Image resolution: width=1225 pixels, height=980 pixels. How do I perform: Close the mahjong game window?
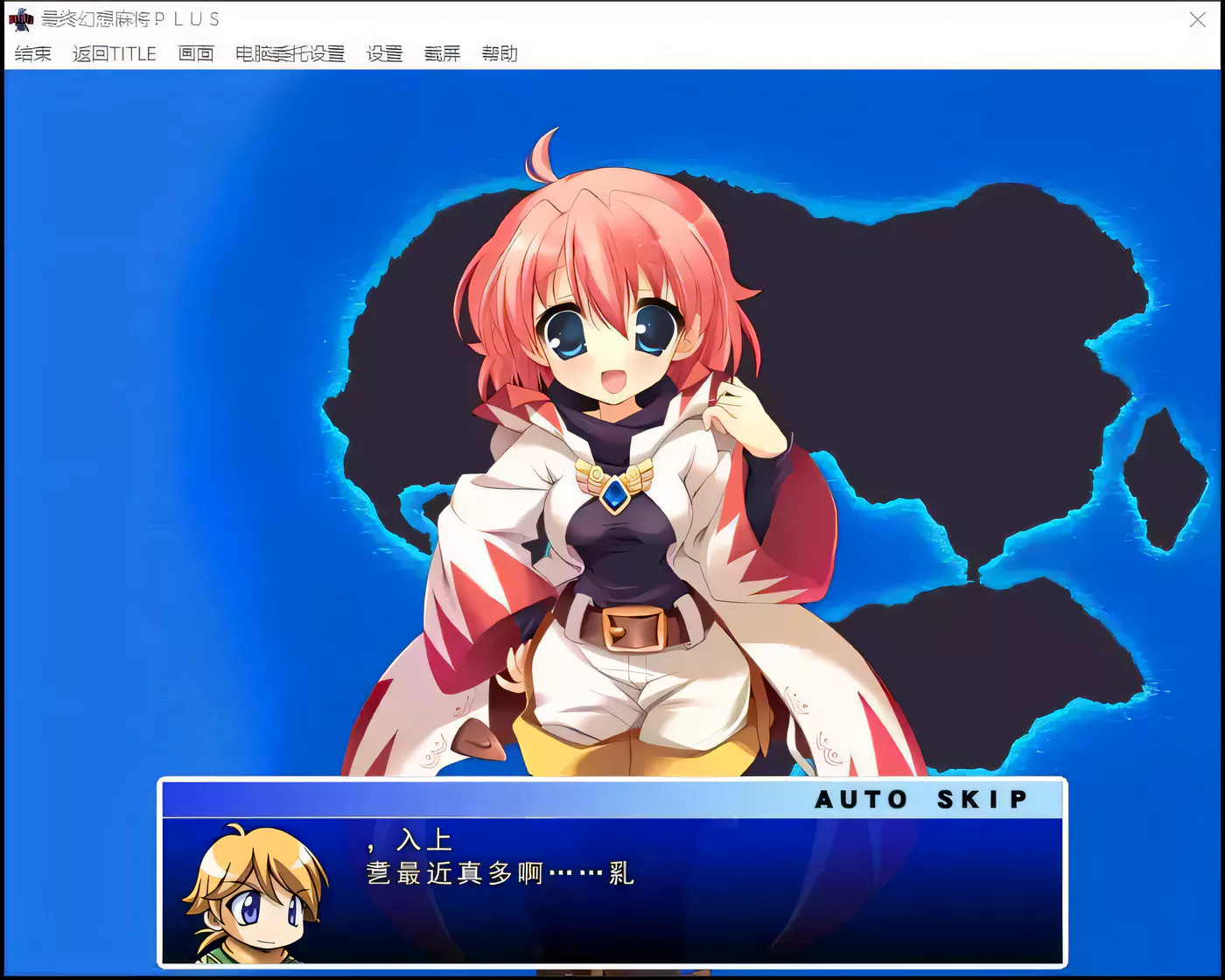[1198, 20]
